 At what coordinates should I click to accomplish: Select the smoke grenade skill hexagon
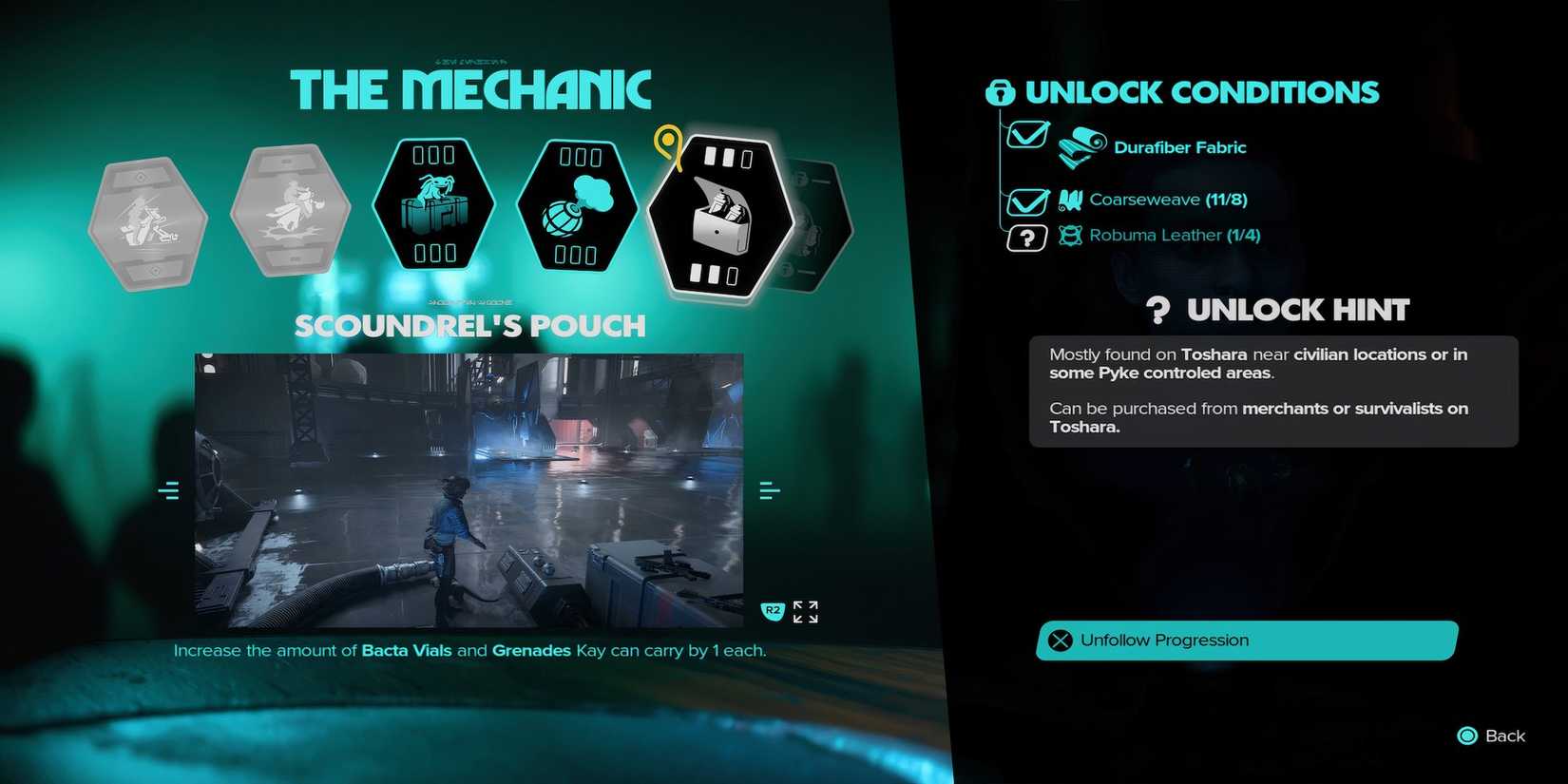click(577, 204)
